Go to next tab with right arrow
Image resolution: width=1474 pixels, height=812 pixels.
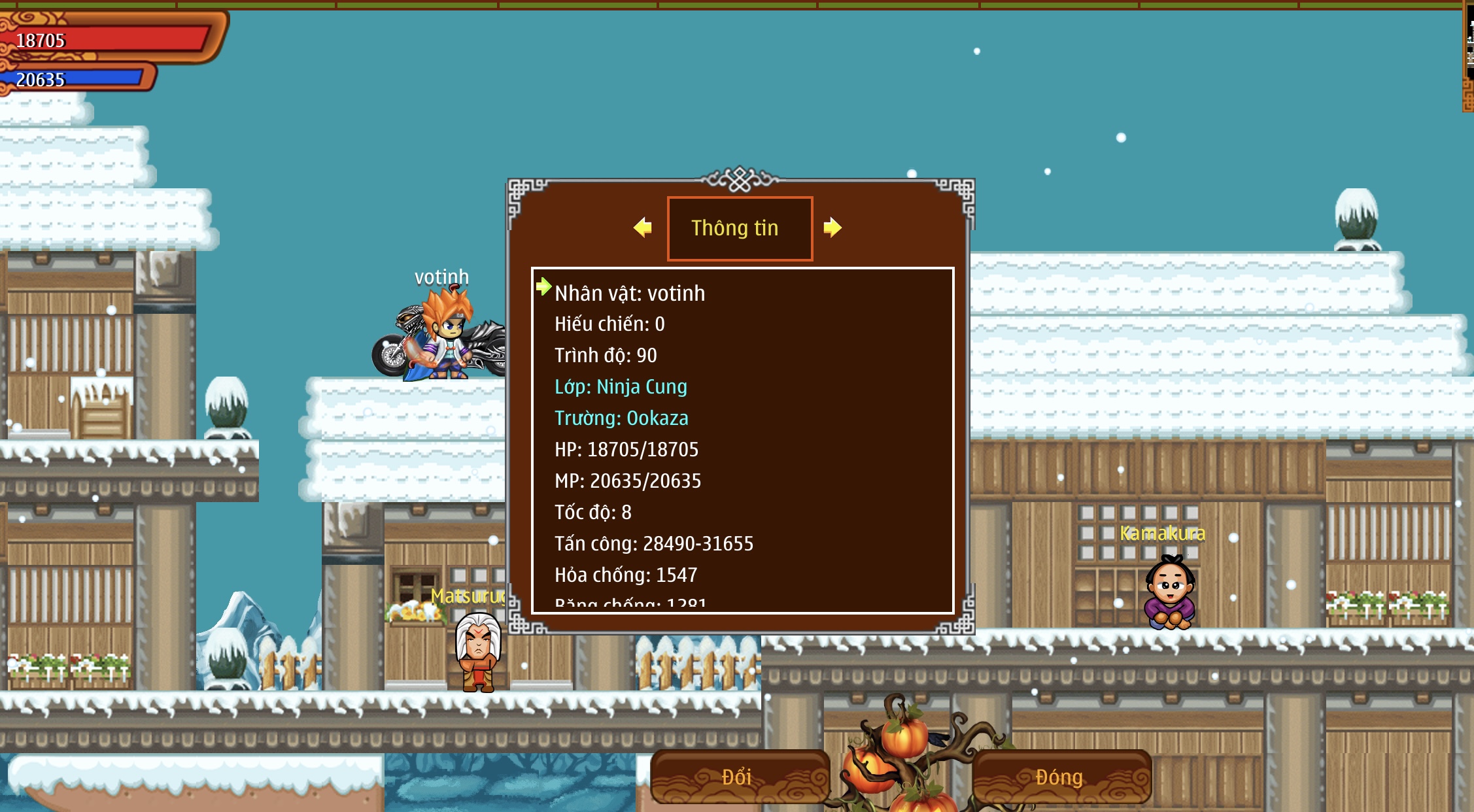click(832, 228)
